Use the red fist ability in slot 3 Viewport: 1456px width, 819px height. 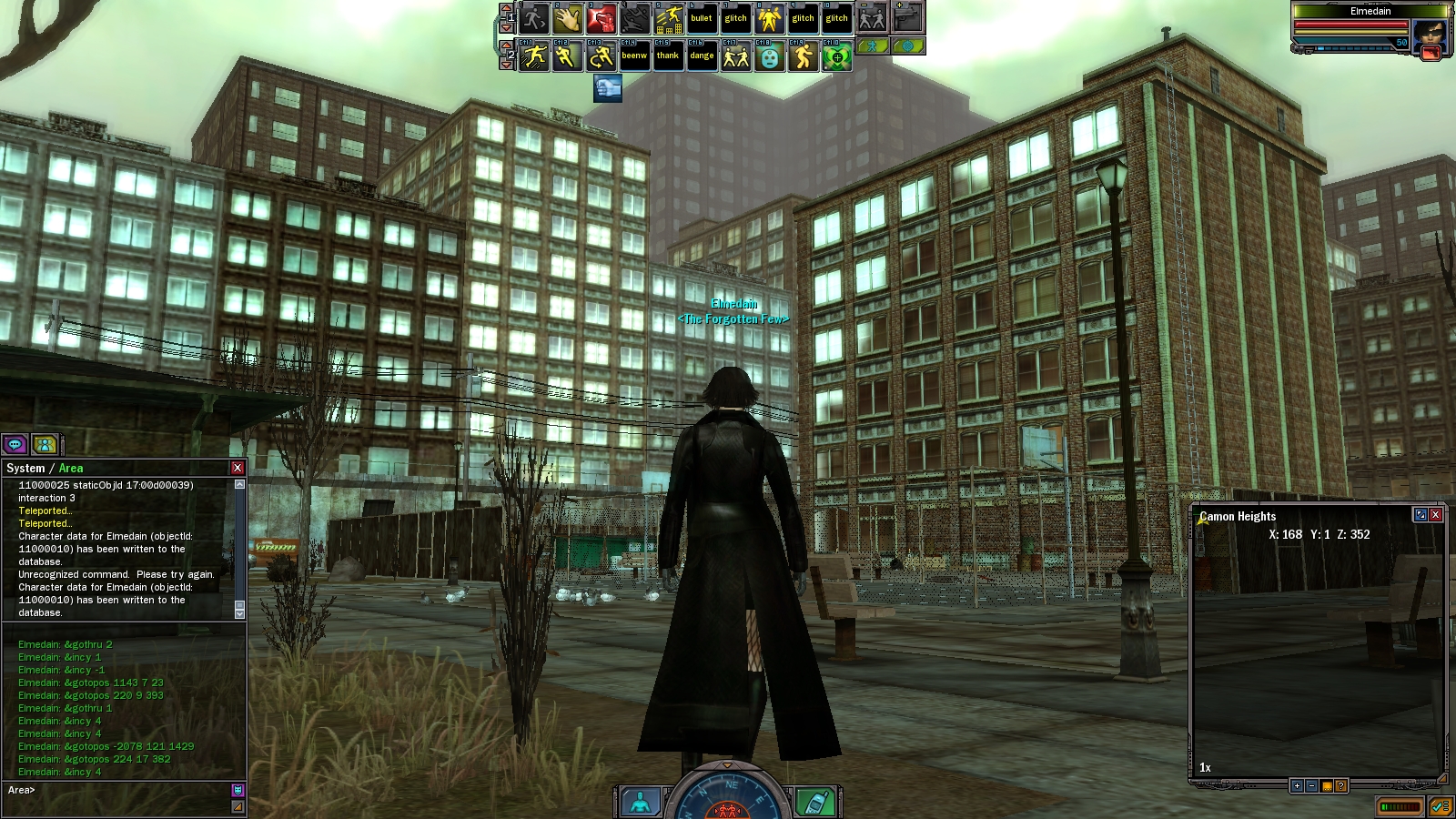tap(601, 18)
